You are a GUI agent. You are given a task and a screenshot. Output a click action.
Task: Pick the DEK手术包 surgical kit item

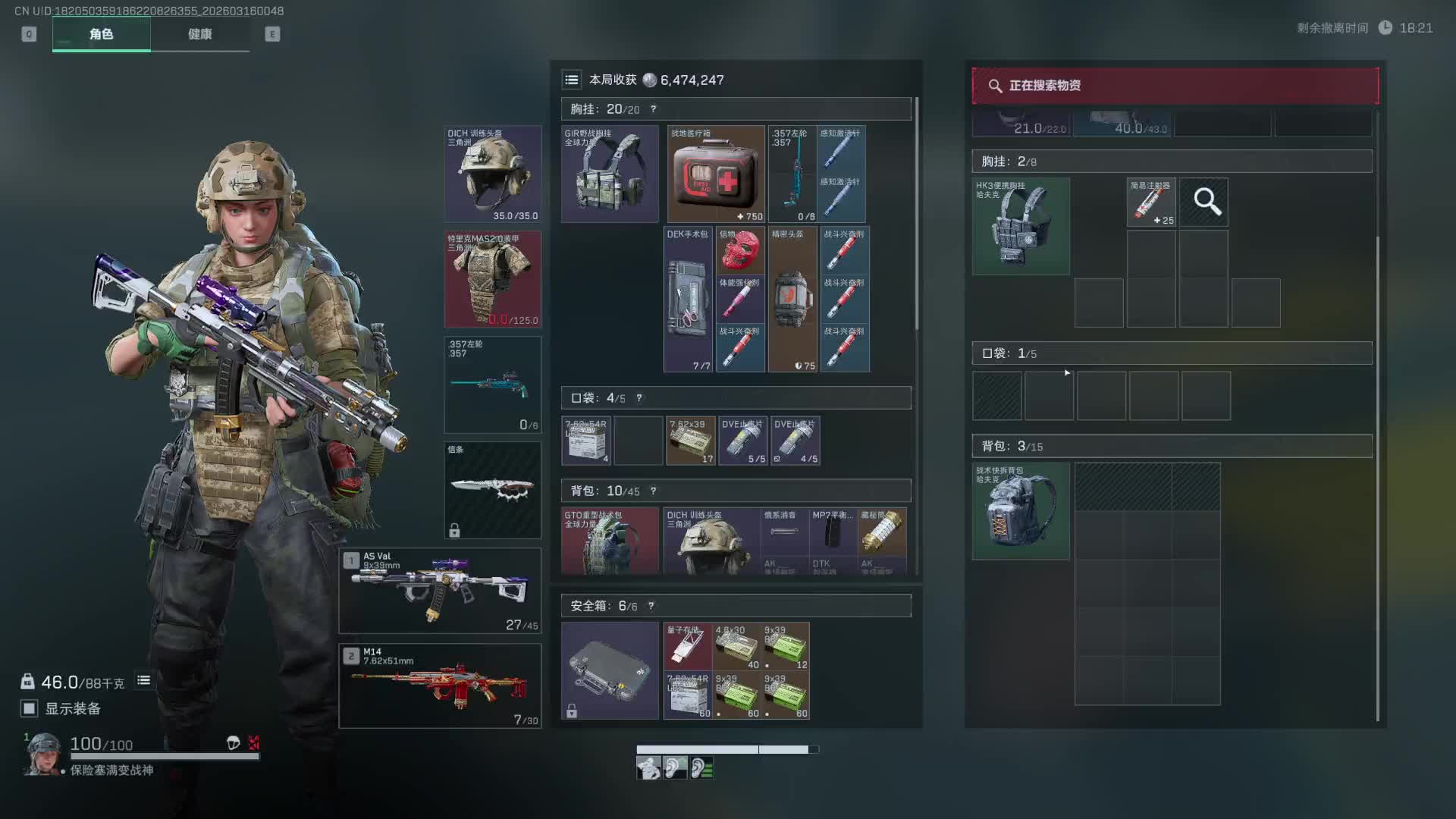[x=688, y=300]
